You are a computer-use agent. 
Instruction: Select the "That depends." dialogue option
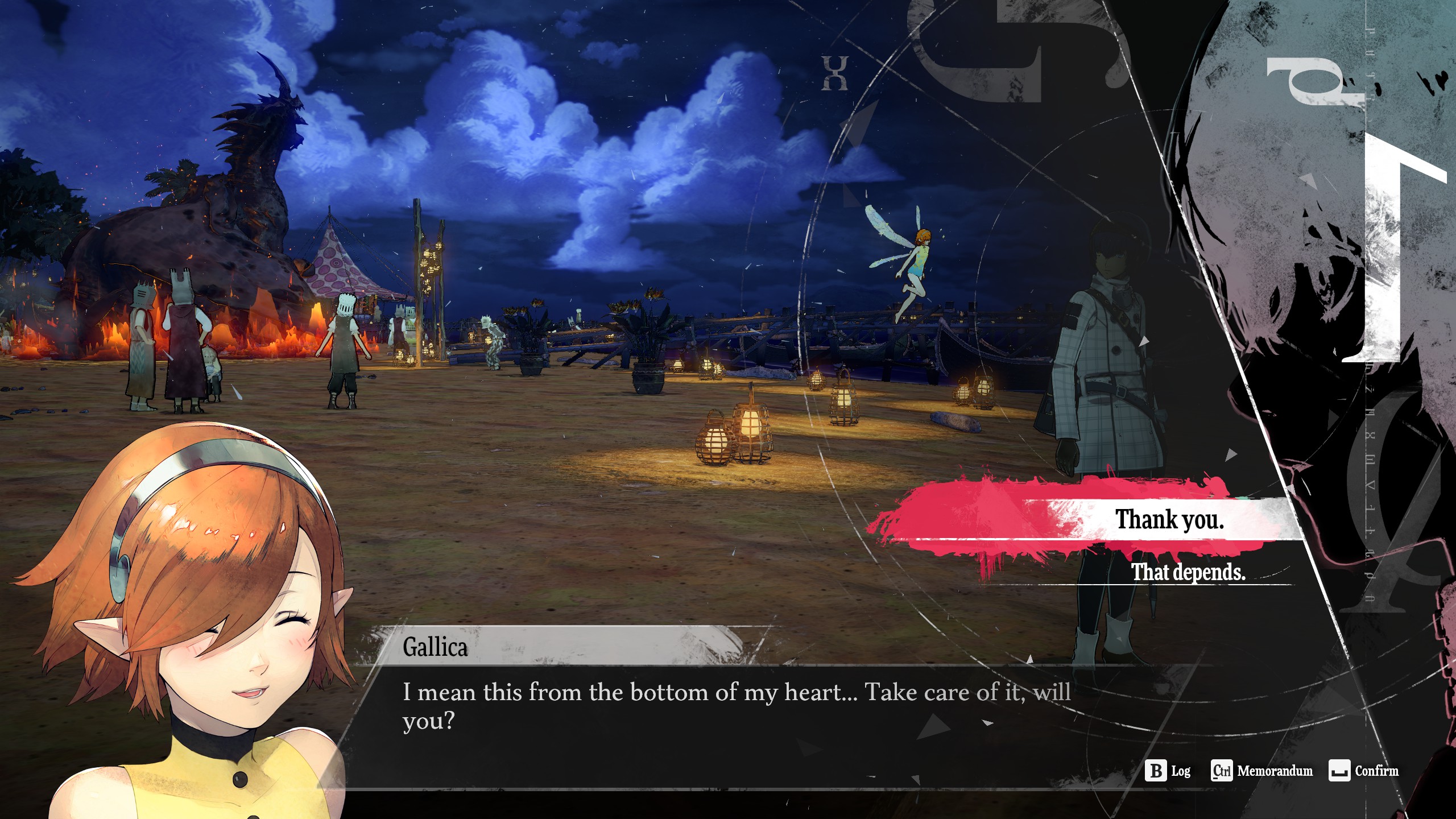pyautogui.click(x=1188, y=572)
